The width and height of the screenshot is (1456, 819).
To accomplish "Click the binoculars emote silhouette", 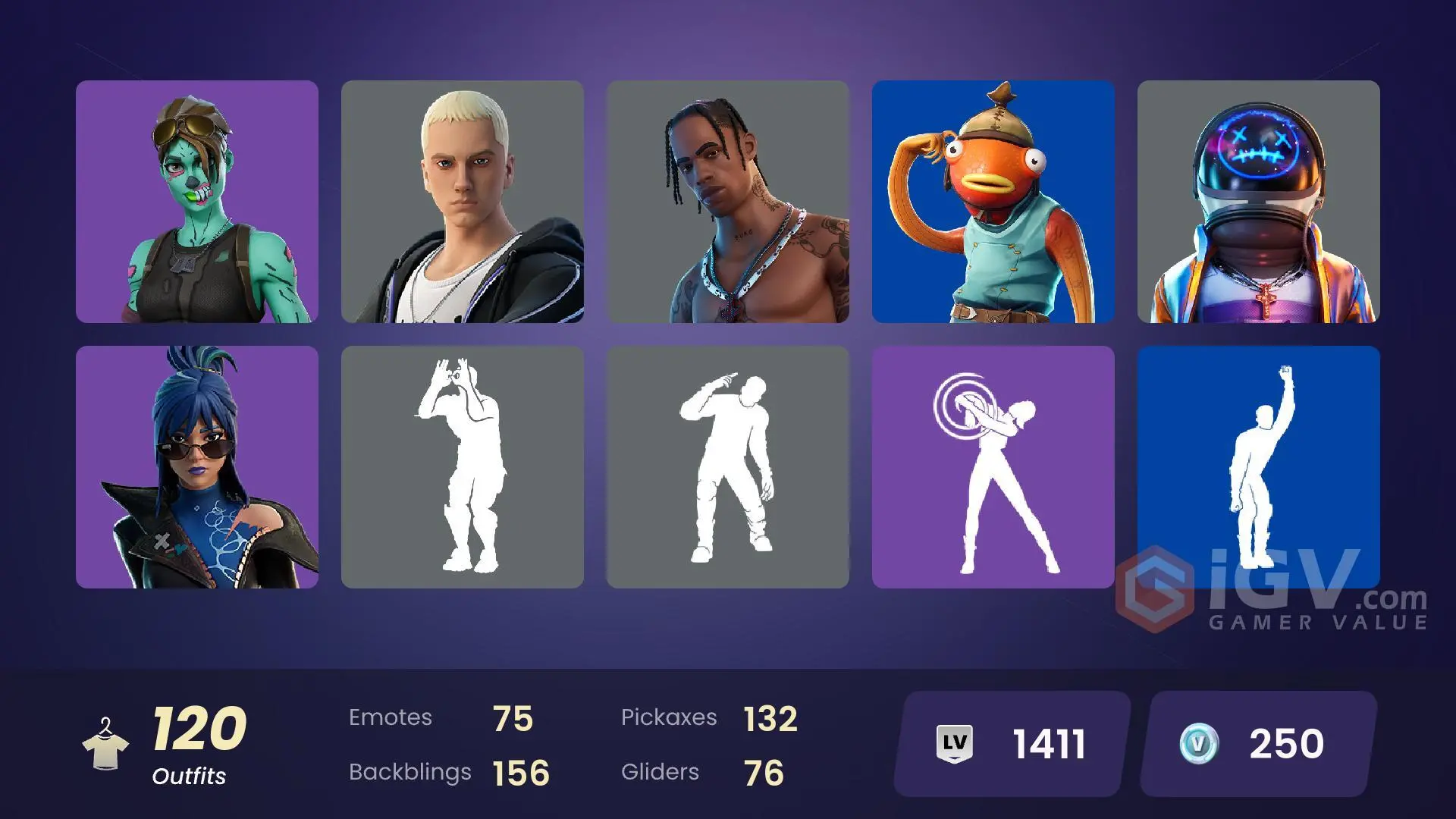I will tap(463, 466).
